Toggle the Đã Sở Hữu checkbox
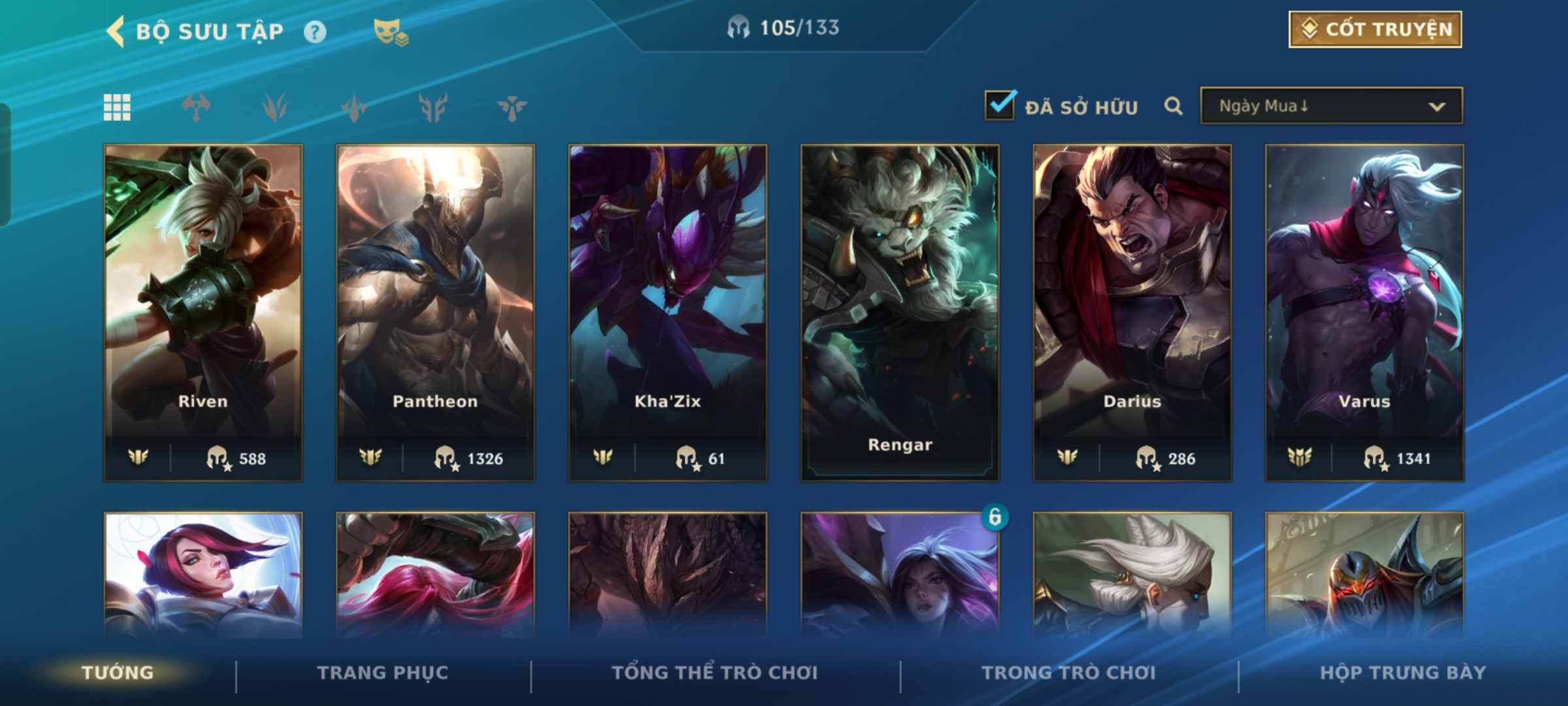 point(1000,105)
